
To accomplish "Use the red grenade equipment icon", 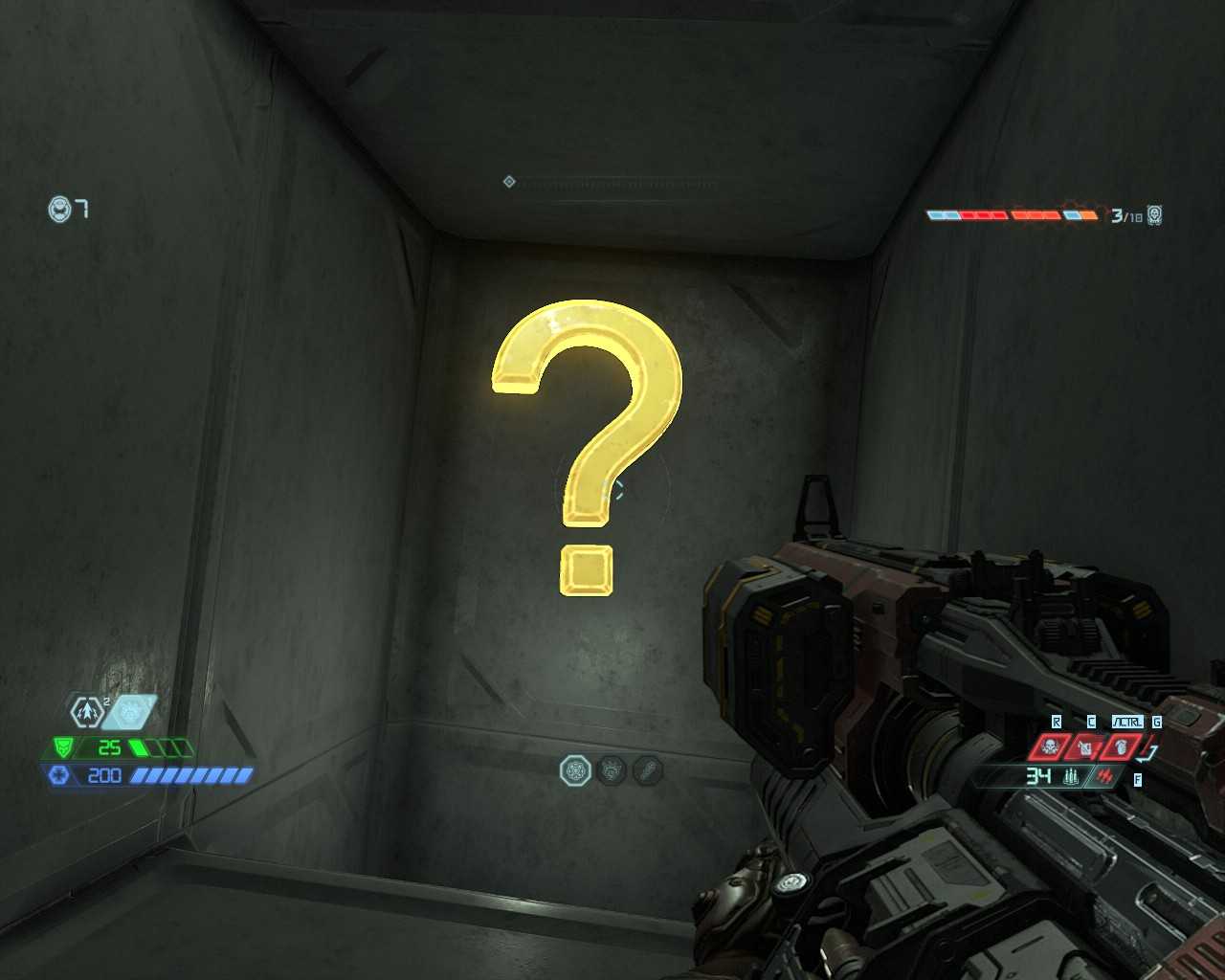I will click(1121, 746).
